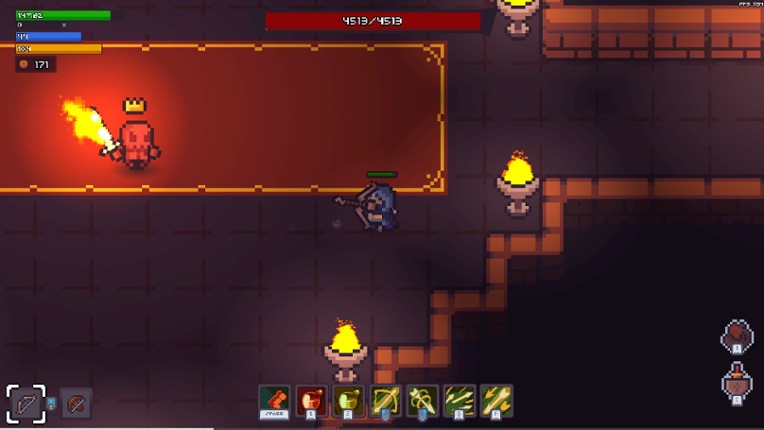Image resolution: width=764 pixels, height=430 pixels.
Task: Use the red potion skill slot
Action: point(311,400)
